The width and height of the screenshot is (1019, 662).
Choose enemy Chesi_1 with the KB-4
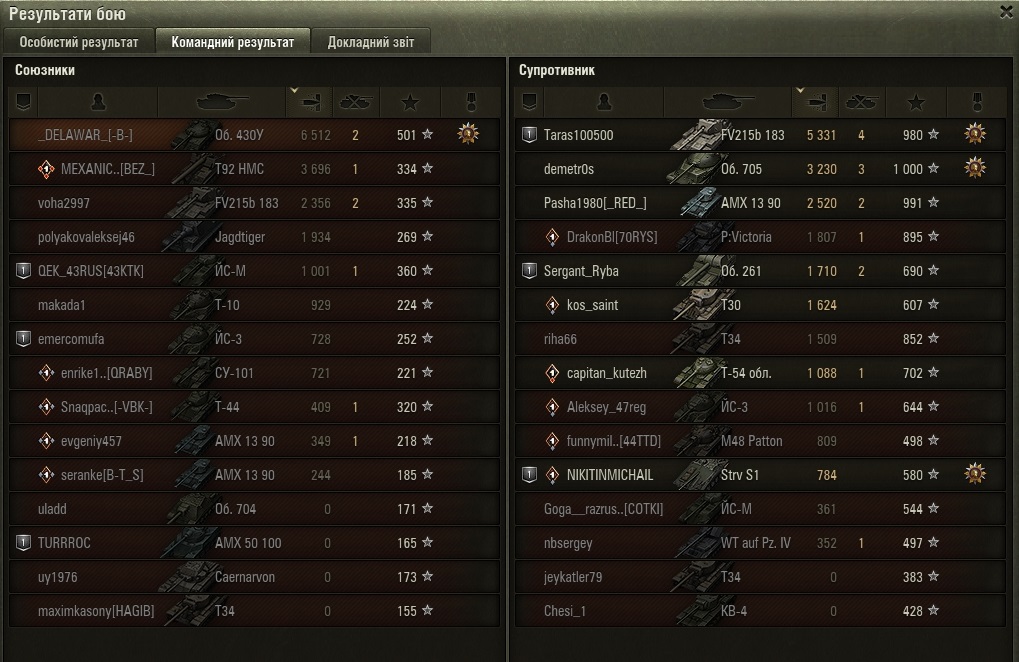click(x=565, y=611)
